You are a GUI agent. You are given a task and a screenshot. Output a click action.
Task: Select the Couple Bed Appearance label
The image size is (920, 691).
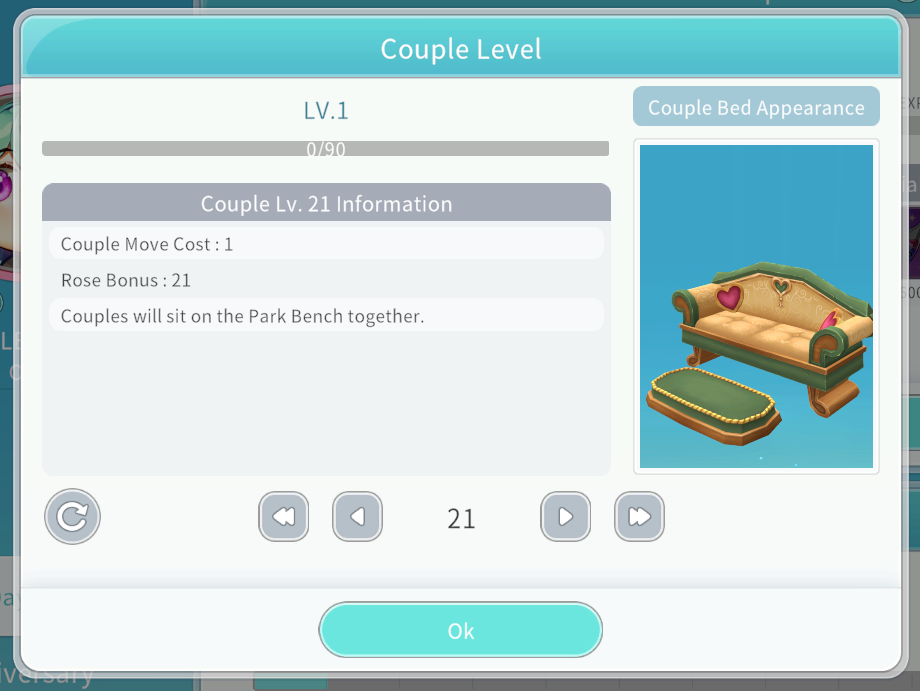pos(756,107)
